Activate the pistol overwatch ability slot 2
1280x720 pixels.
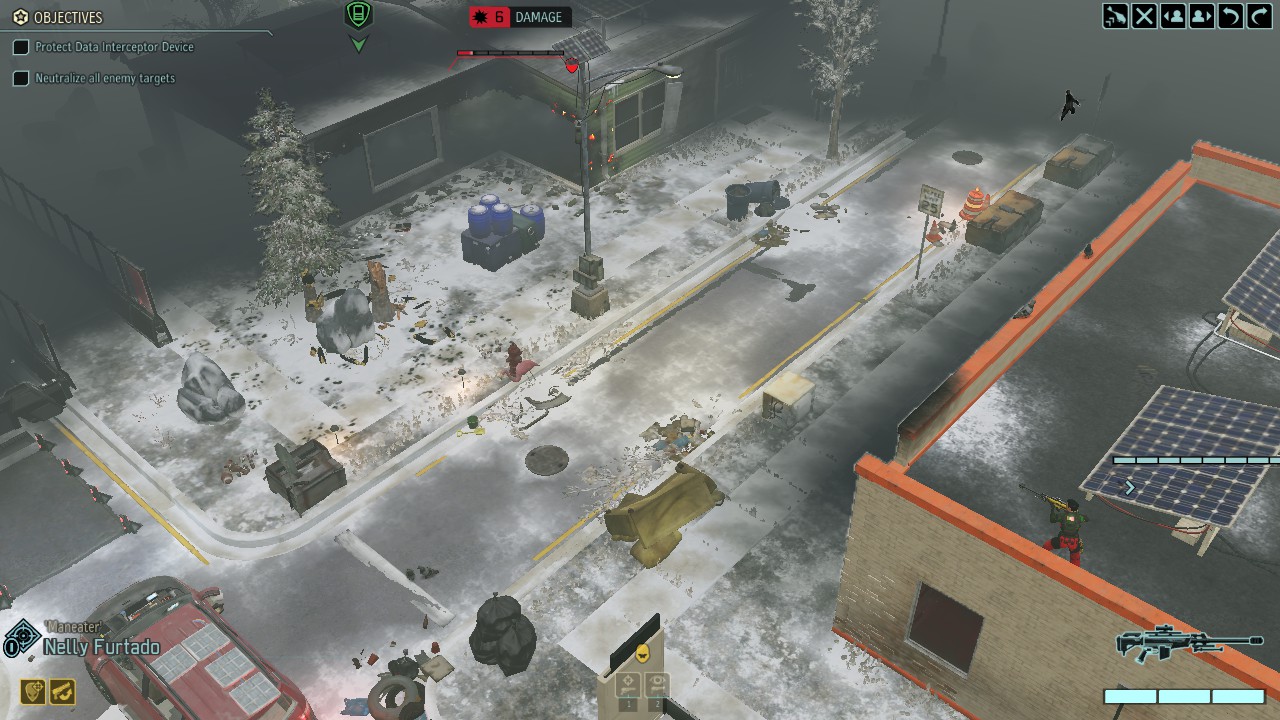click(656, 686)
